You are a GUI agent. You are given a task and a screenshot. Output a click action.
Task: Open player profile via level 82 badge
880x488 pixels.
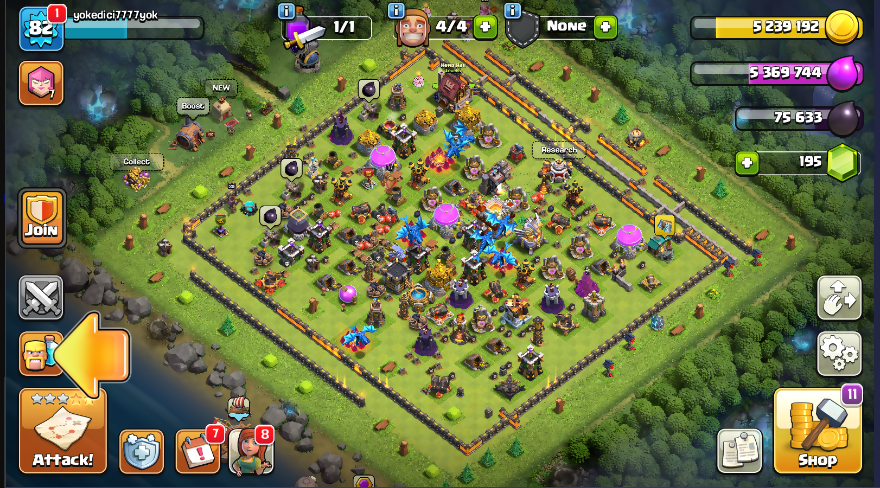tap(41, 28)
